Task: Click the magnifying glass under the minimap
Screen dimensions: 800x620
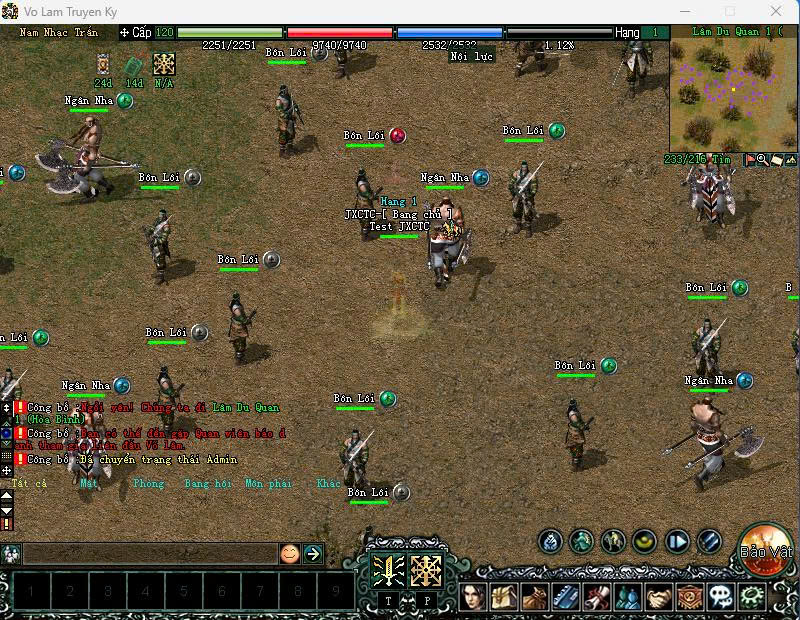Action: [x=762, y=159]
